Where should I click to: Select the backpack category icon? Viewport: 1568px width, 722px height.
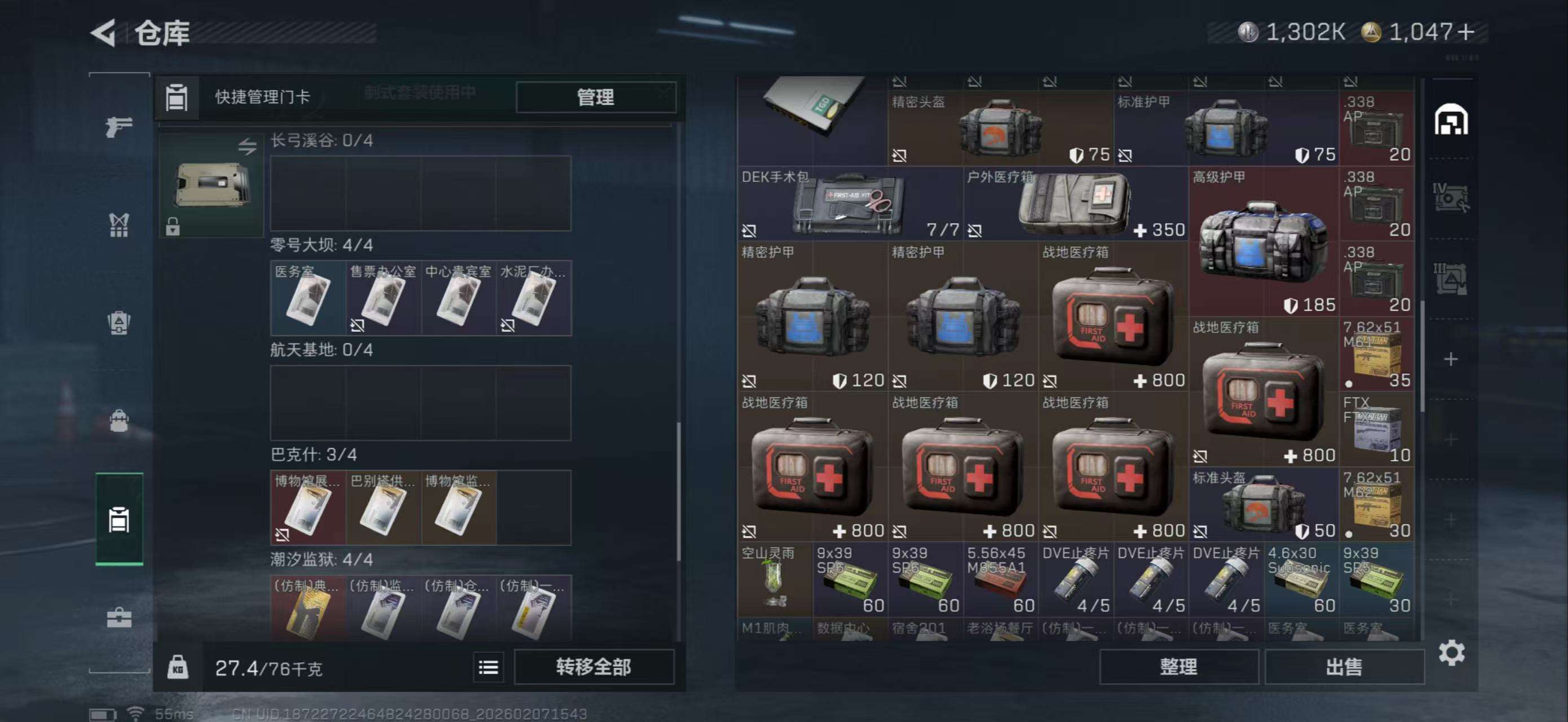tap(120, 420)
